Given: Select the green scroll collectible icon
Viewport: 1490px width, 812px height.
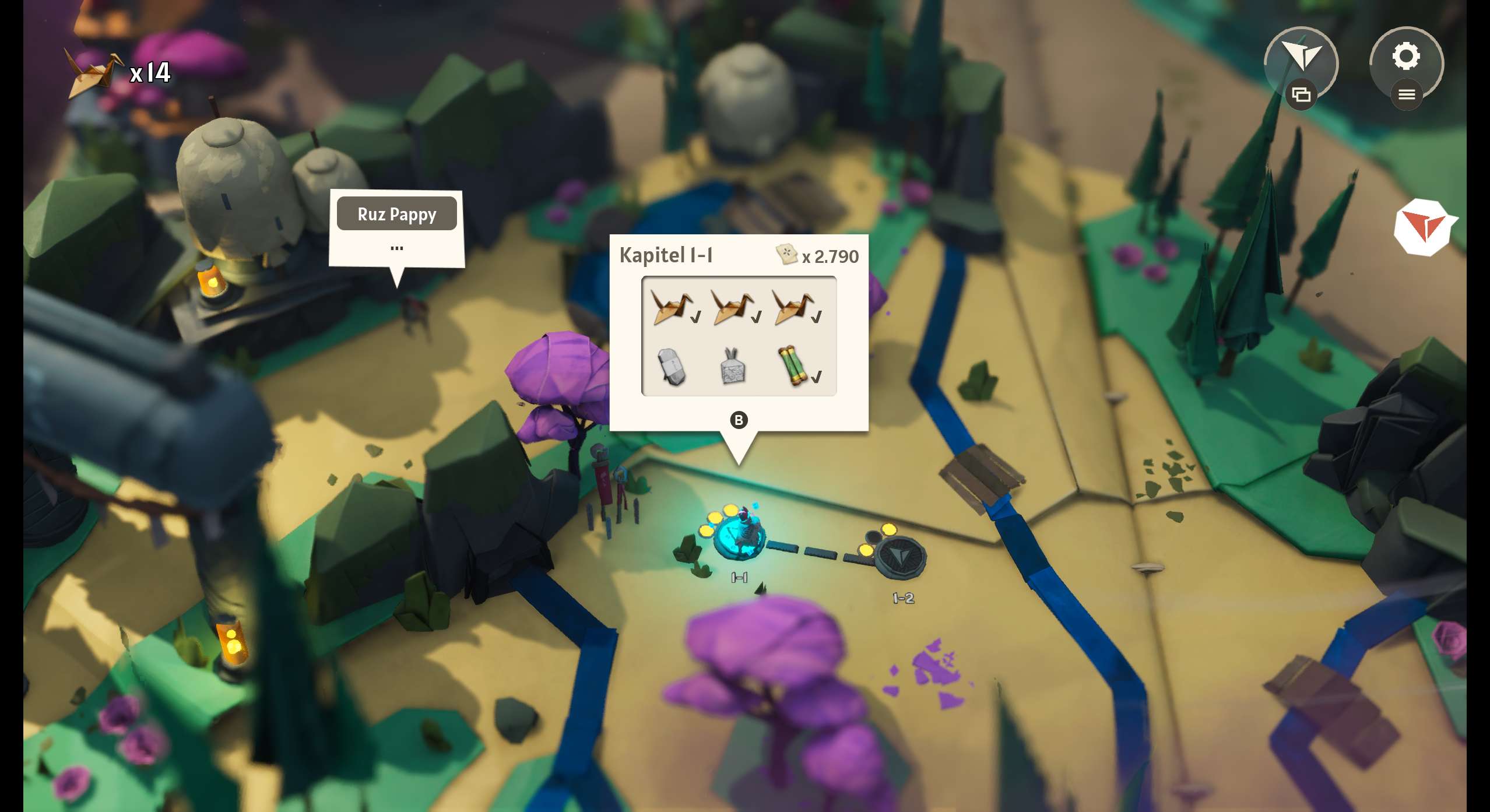Looking at the screenshot, I should (x=793, y=366).
